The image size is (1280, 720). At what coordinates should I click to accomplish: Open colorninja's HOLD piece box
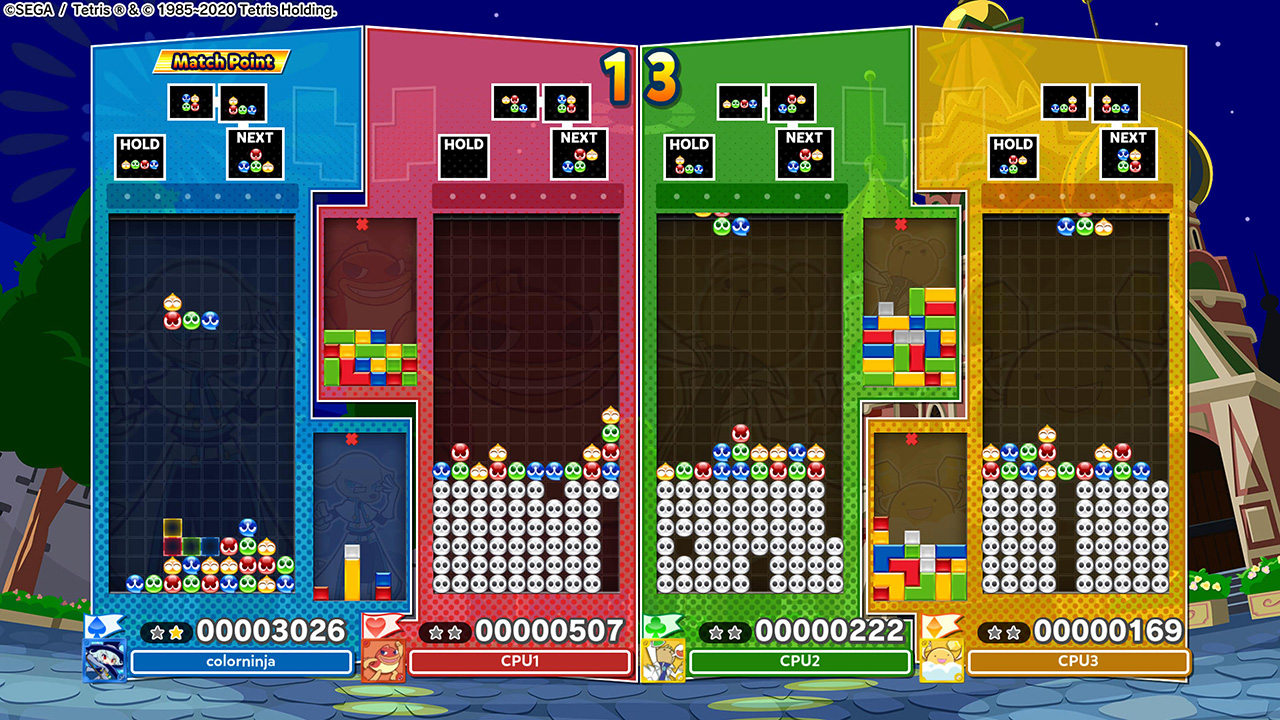coord(139,155)
